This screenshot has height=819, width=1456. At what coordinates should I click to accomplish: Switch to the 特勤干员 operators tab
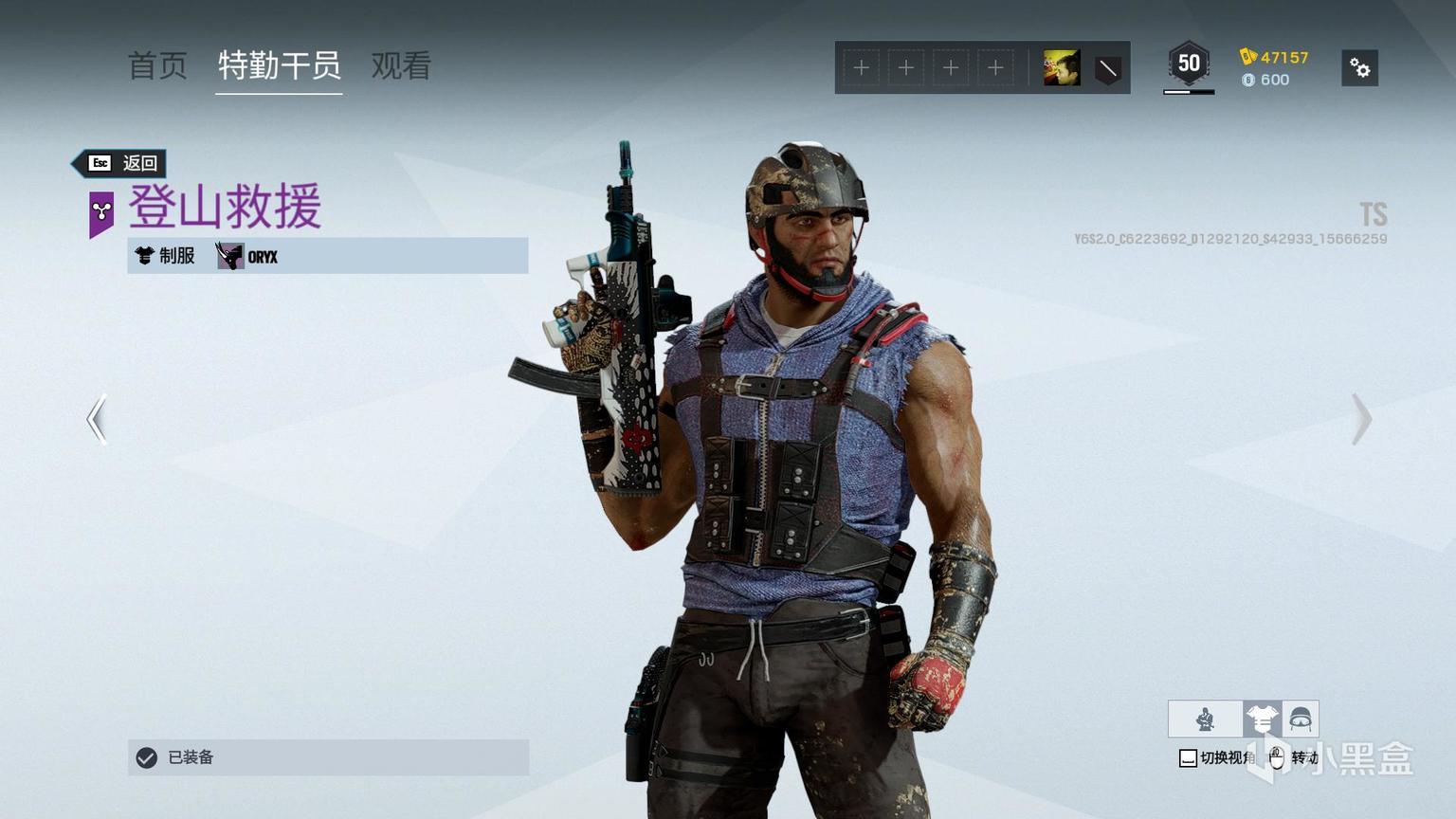click(279, 65)
